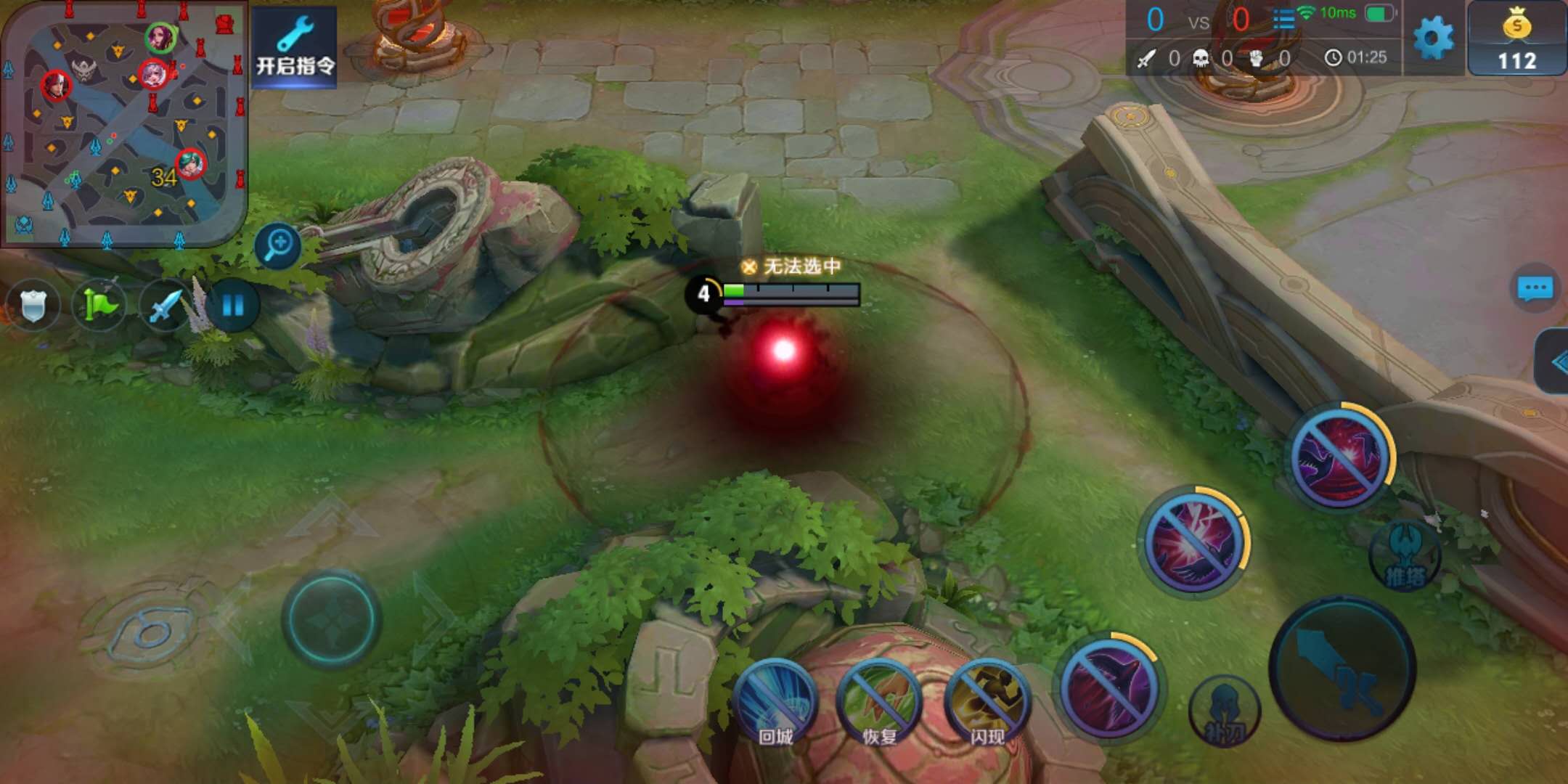
Task: Send the shield defend signal
Action: (33, 305)
